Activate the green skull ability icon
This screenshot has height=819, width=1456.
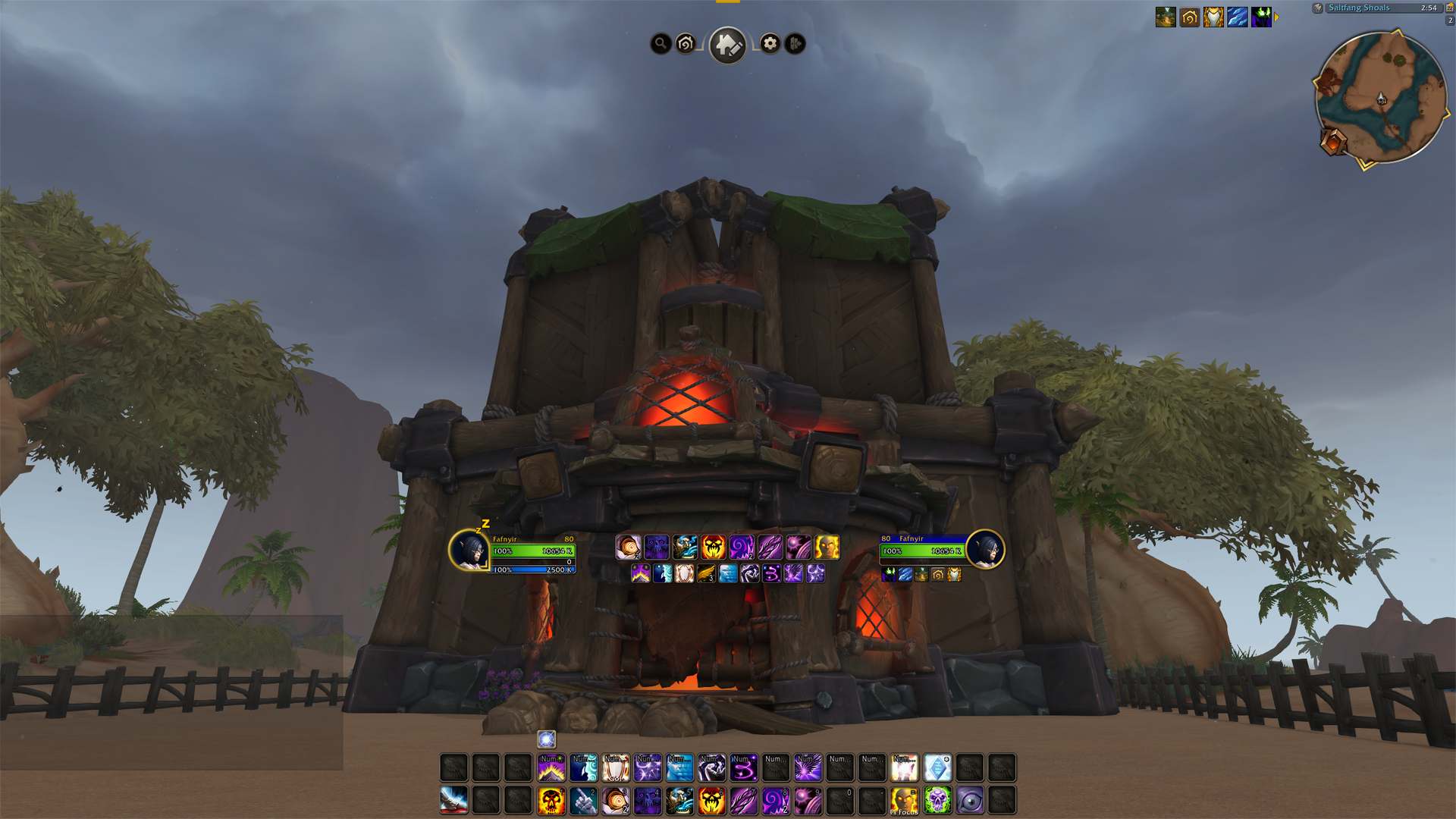tap(937, 800)
